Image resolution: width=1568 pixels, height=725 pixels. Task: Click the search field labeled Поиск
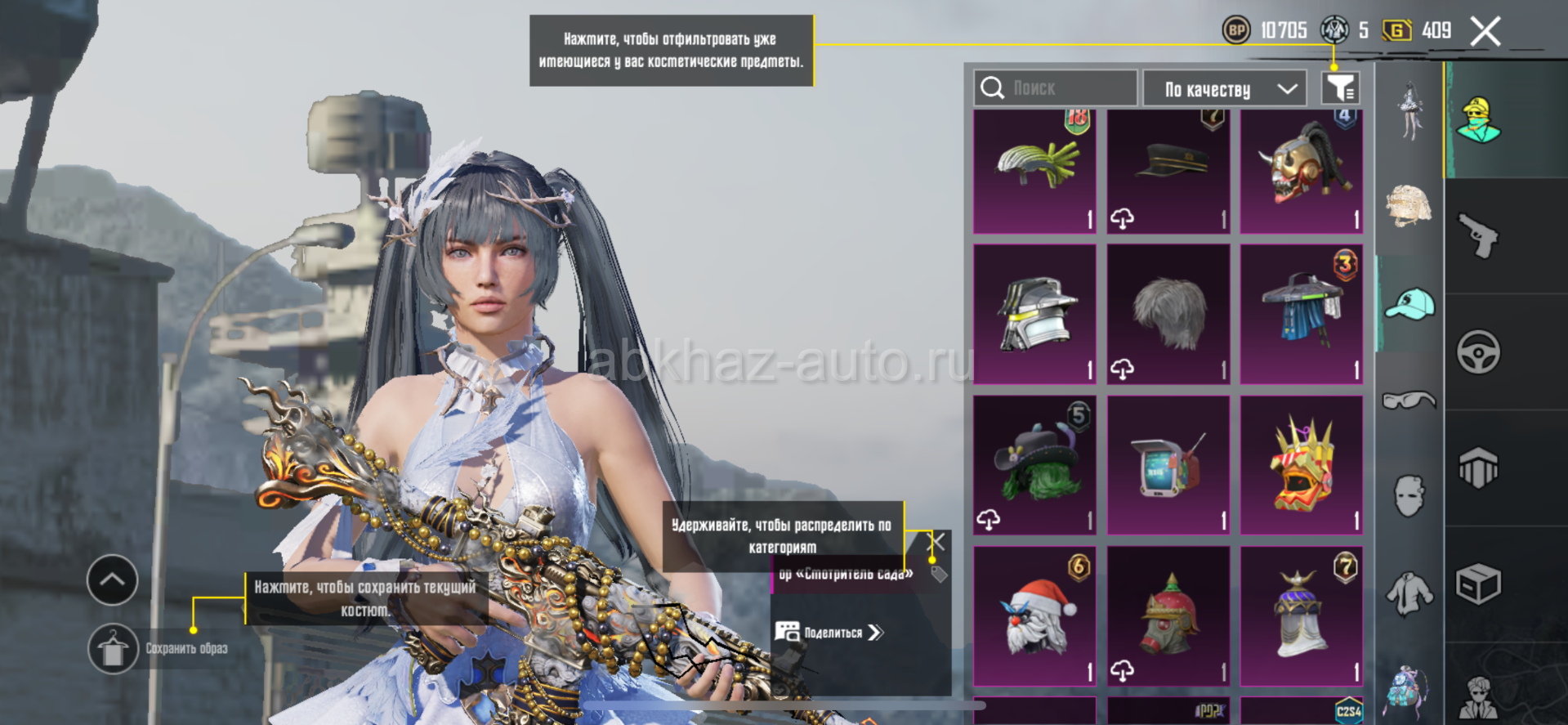pyautogui.click(x=1055, y=88)
